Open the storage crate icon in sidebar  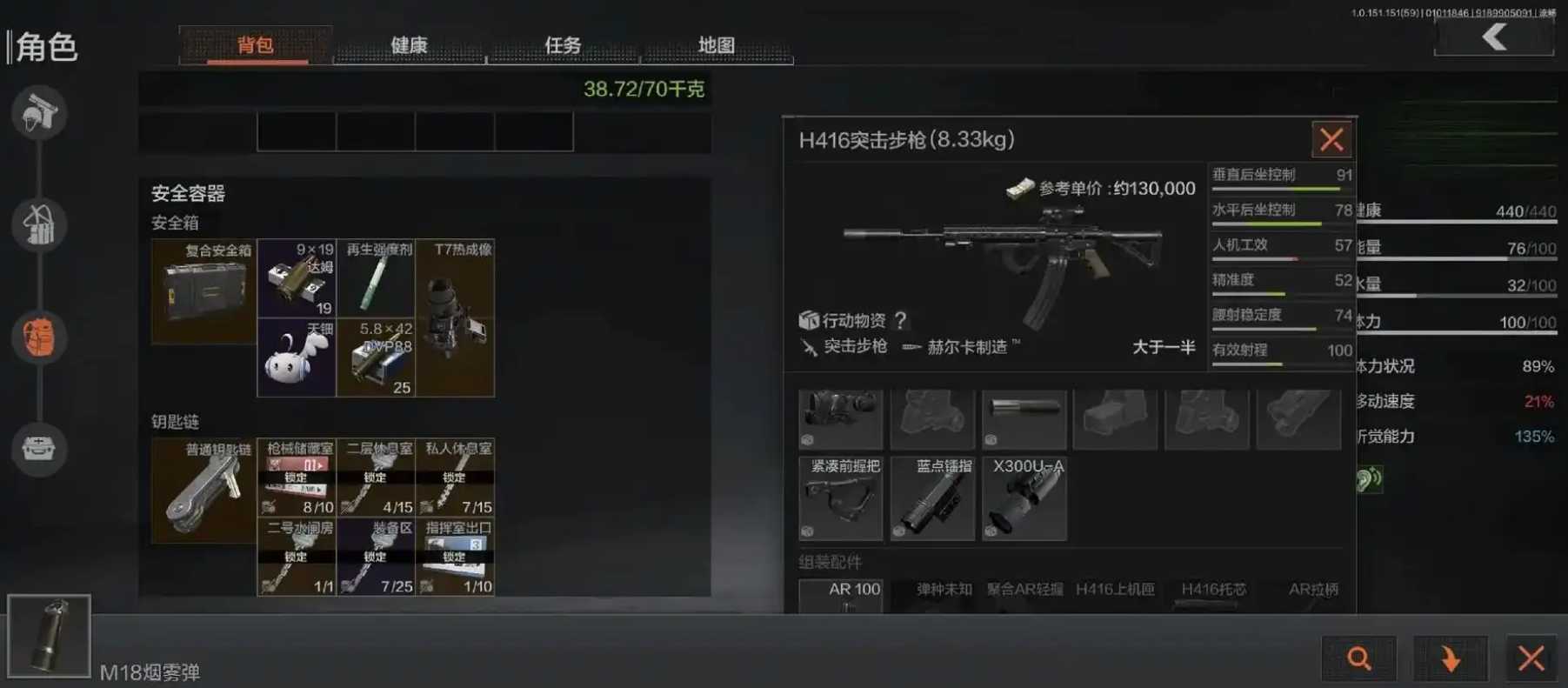click(38, 450)
